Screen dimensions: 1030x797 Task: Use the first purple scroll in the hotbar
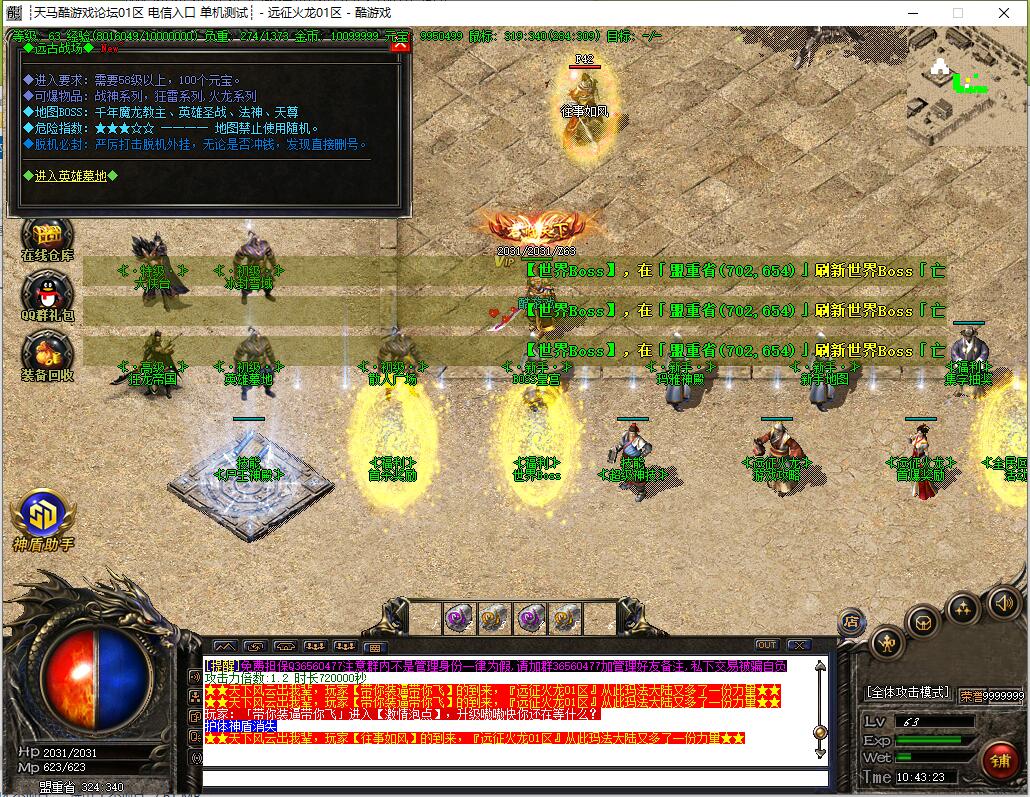pyautogui.click(x=459, y=617)
